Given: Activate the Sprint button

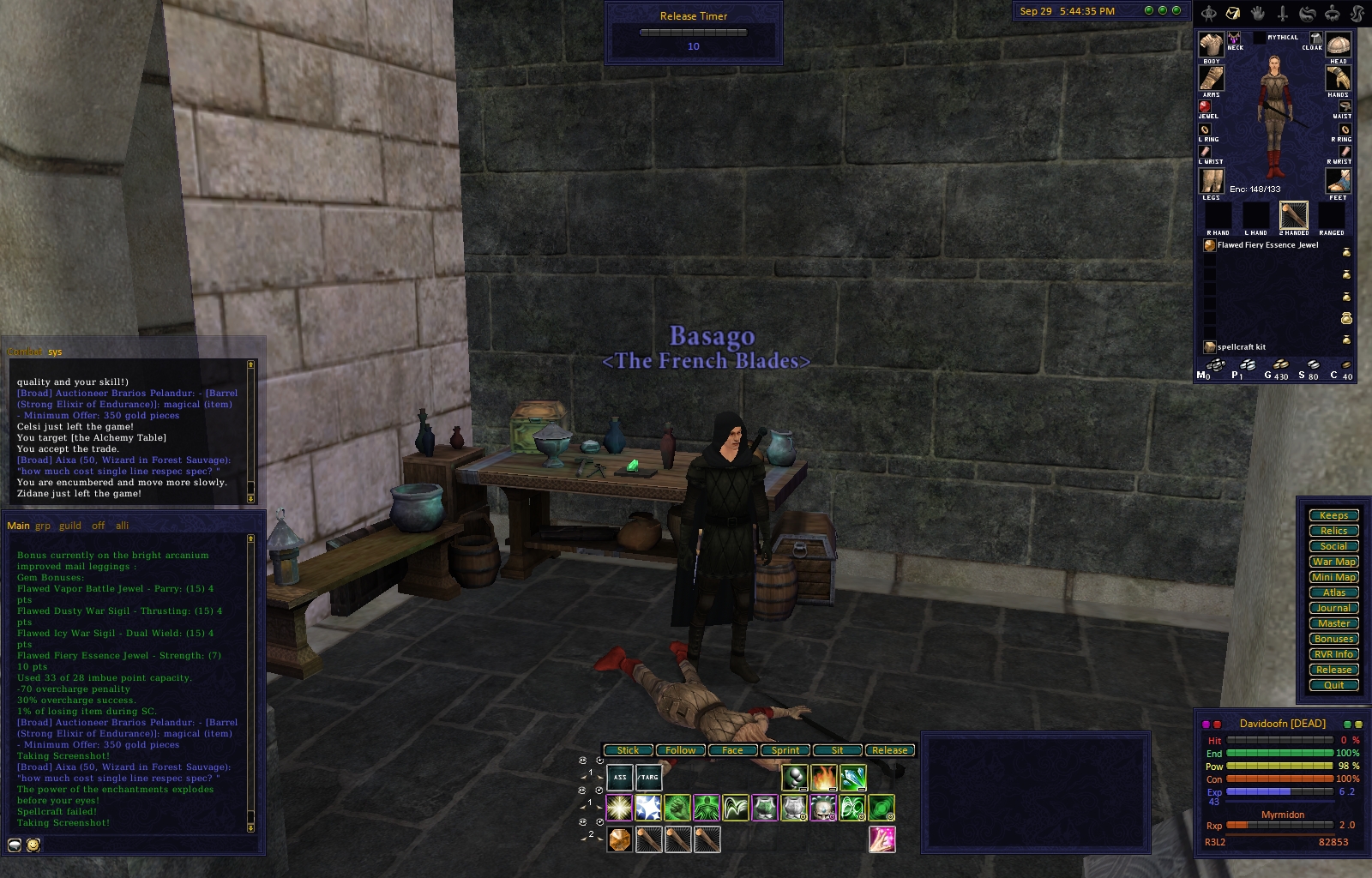Looking at the screenshot, I should 785,750.
